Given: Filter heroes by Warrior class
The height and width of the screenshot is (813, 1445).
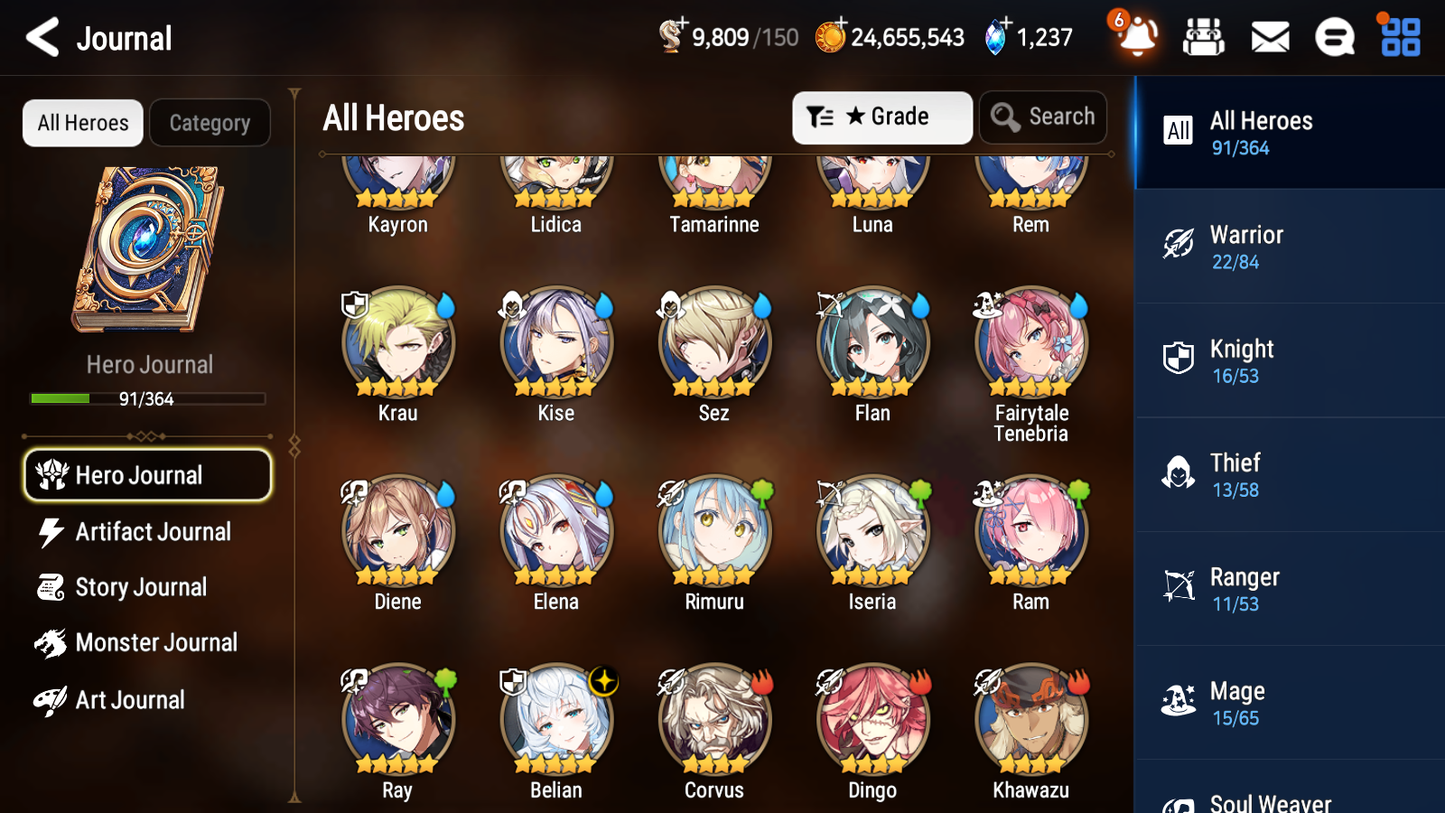Looking at the screenshot, I should pyautogui.click(x=1289, y=246).
